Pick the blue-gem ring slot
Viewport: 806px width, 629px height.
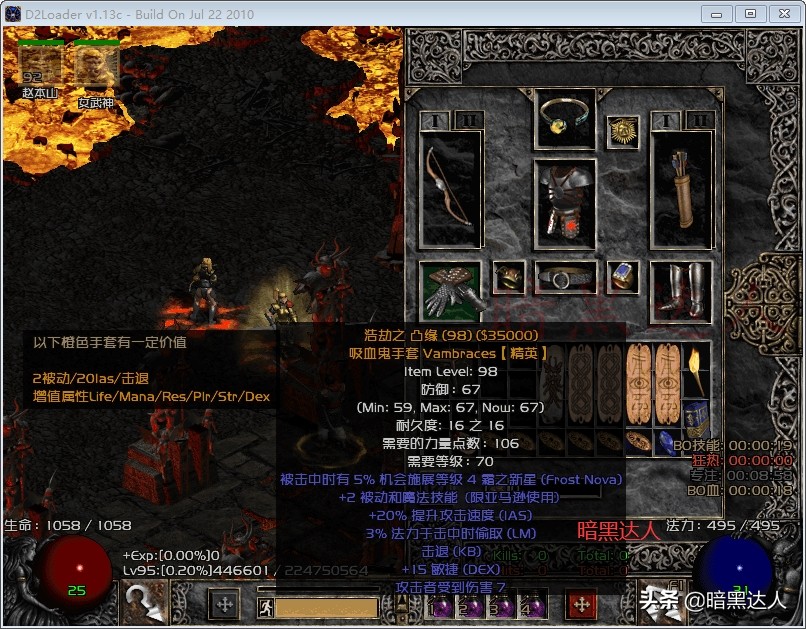[623, 277]
